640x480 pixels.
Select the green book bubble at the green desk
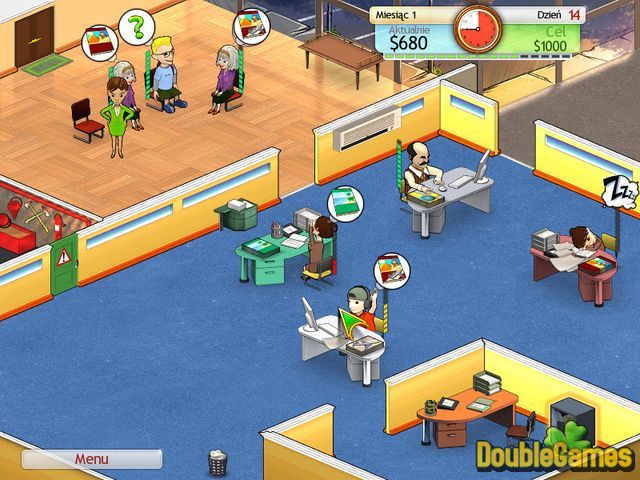[343, 202]
